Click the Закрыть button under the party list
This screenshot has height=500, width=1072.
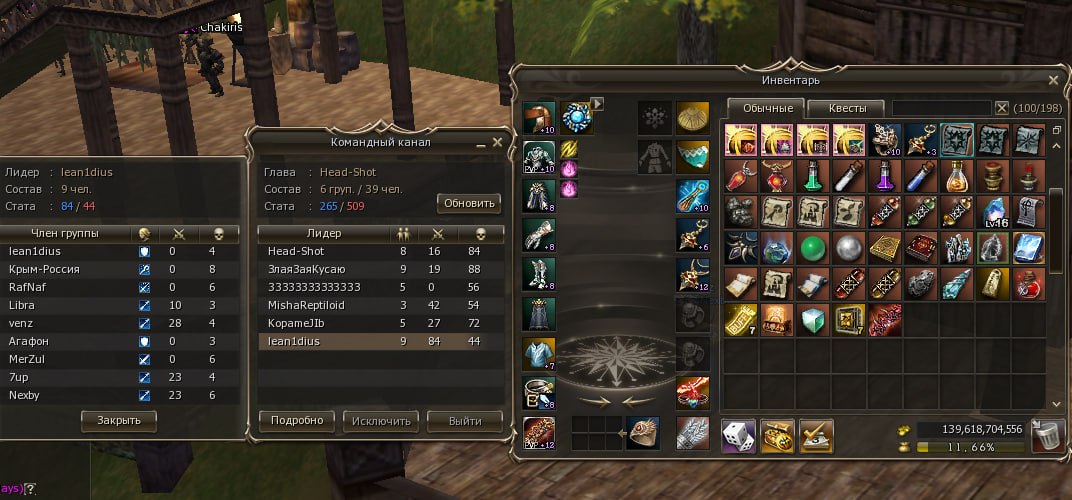coord(119,420)
